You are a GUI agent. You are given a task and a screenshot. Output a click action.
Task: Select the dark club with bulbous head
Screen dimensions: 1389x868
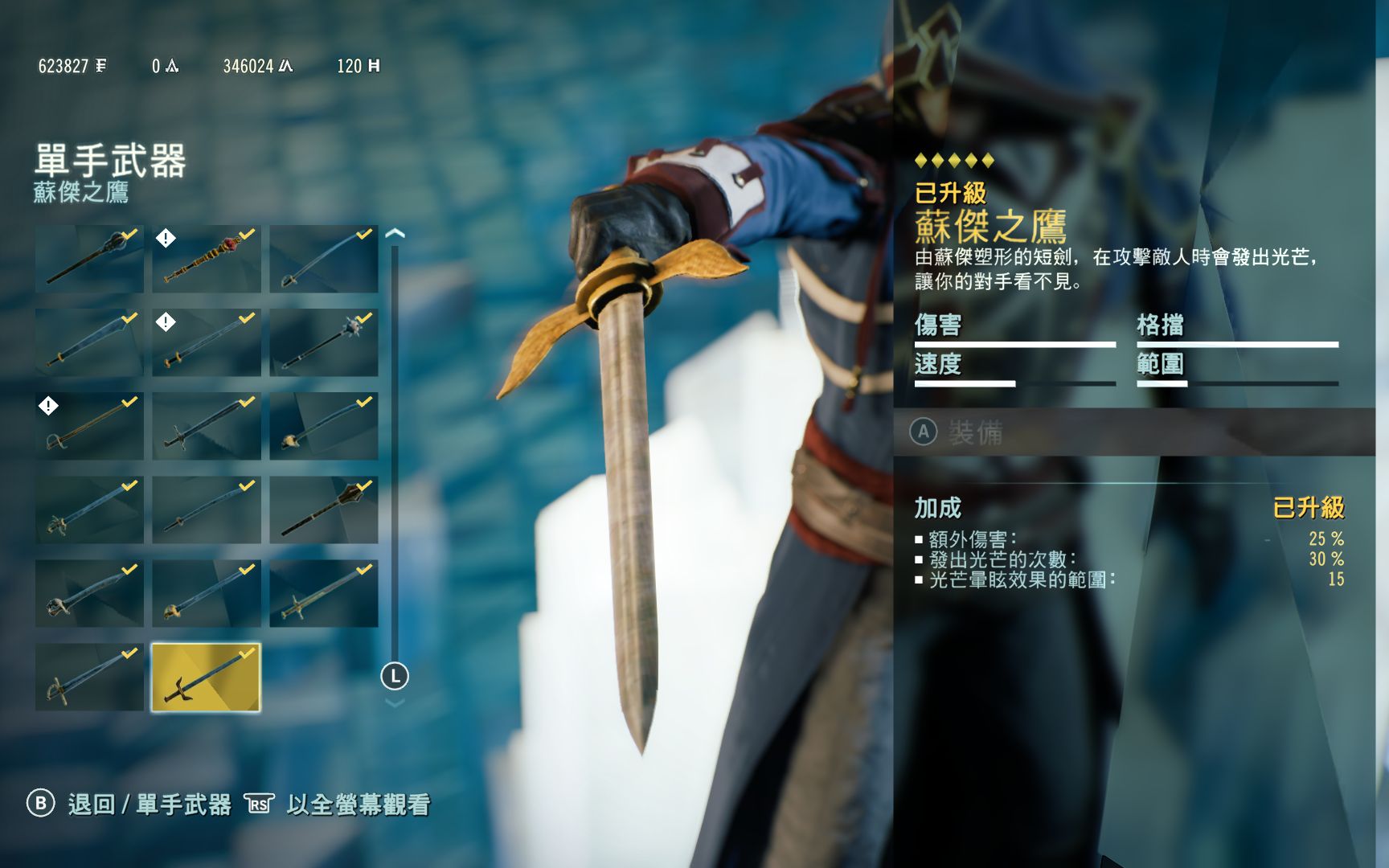[89, 259]
